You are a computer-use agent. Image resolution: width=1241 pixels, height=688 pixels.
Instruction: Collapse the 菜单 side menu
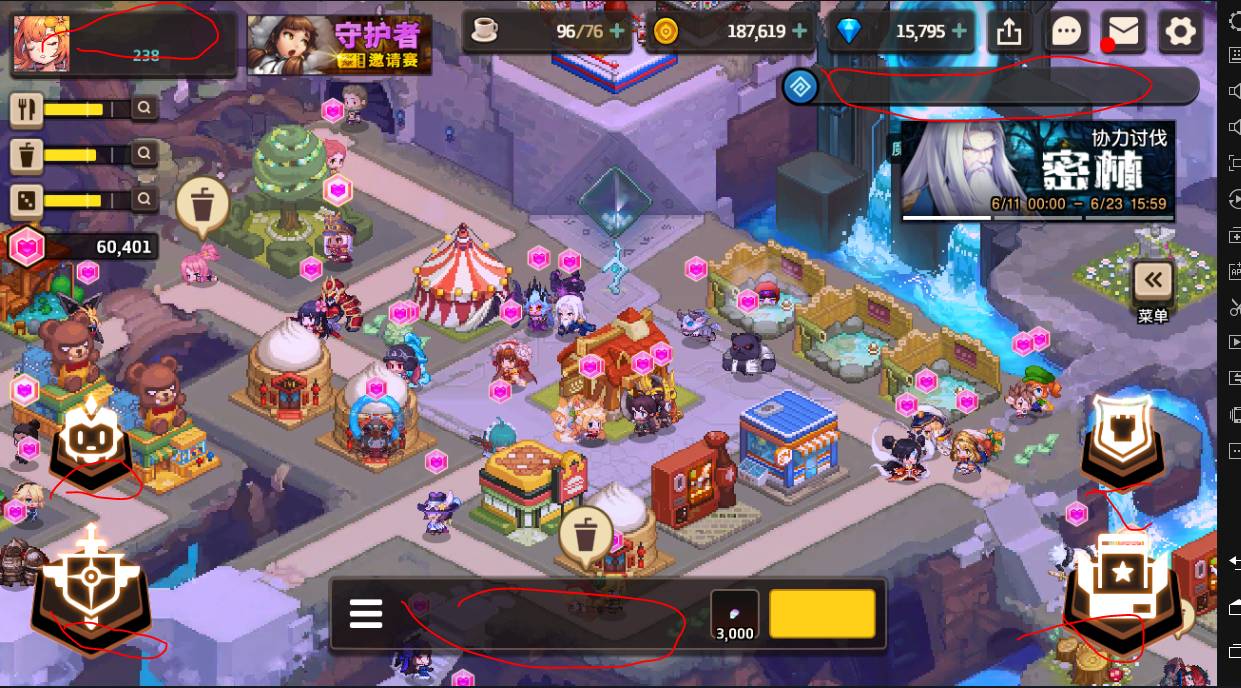click(1153, 281)
